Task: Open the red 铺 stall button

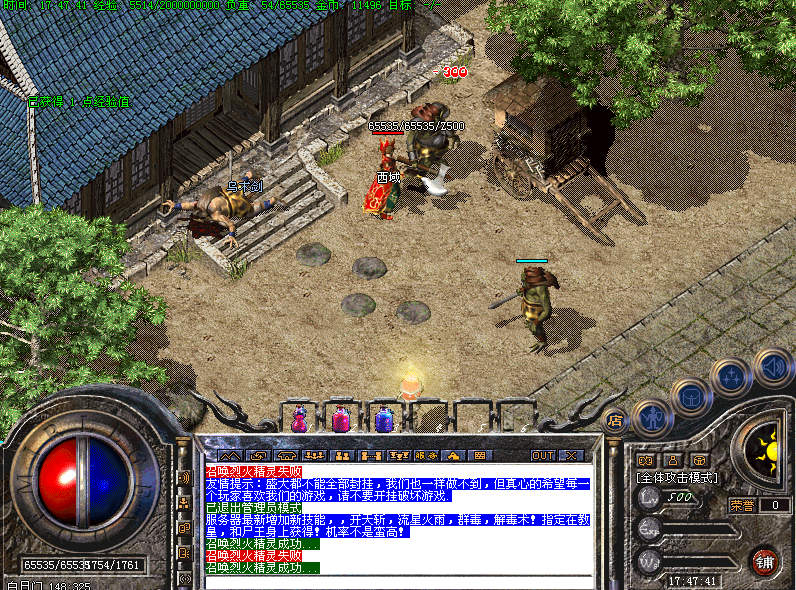Action: 765,560
